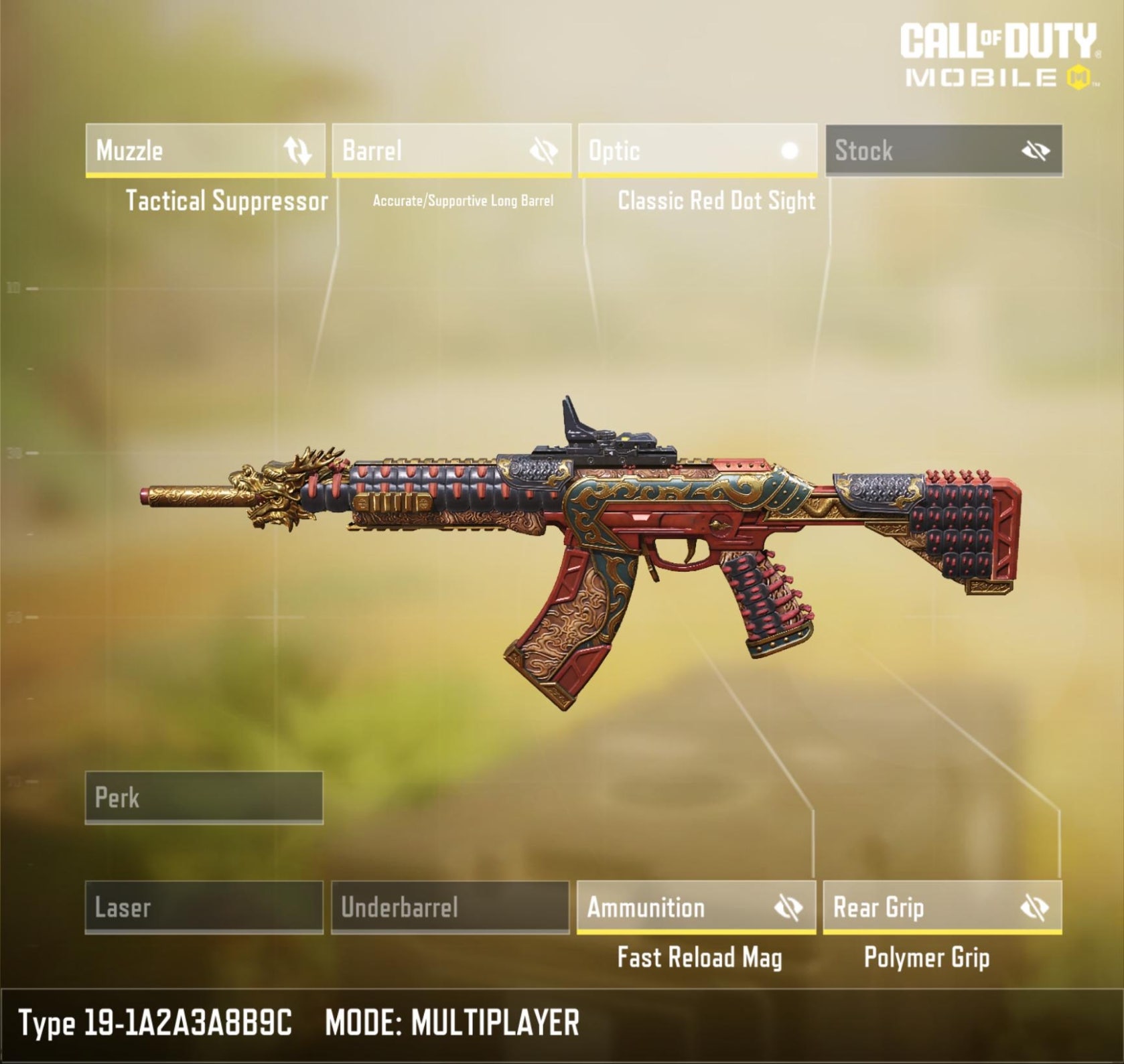Select the Barrel attachment slot
This screenshot has width=1124, height=1064.
pos(429,151)
